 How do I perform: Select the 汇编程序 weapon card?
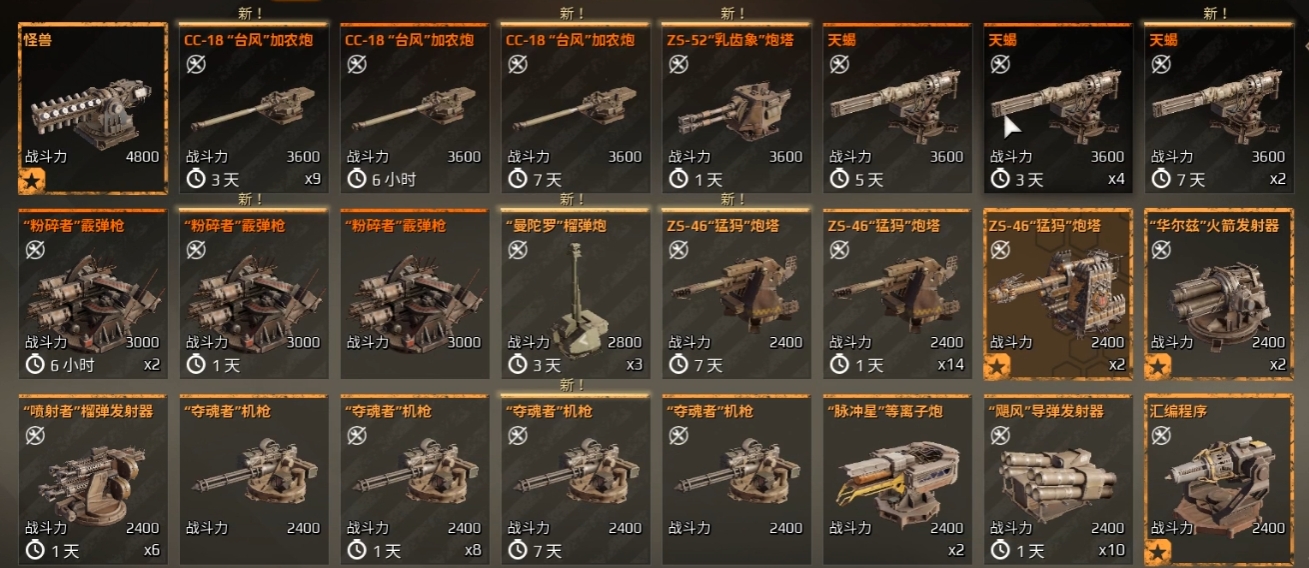(1218, 480)
